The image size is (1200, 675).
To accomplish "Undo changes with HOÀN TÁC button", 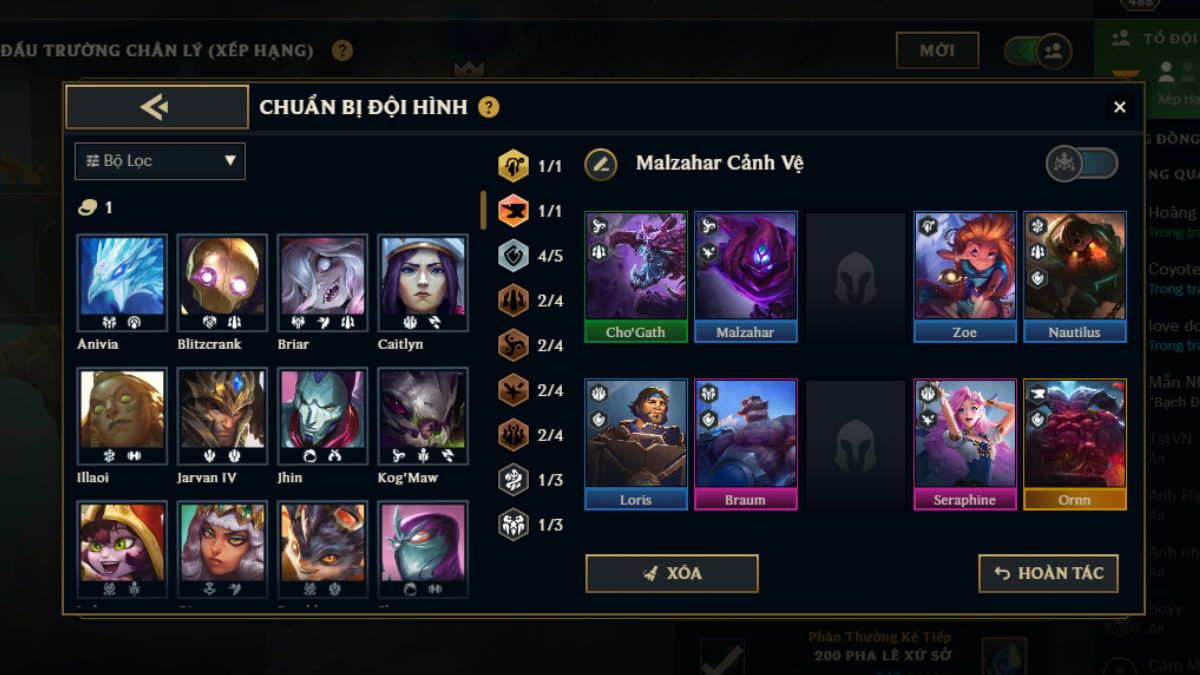I will [x=1048, y=573].
